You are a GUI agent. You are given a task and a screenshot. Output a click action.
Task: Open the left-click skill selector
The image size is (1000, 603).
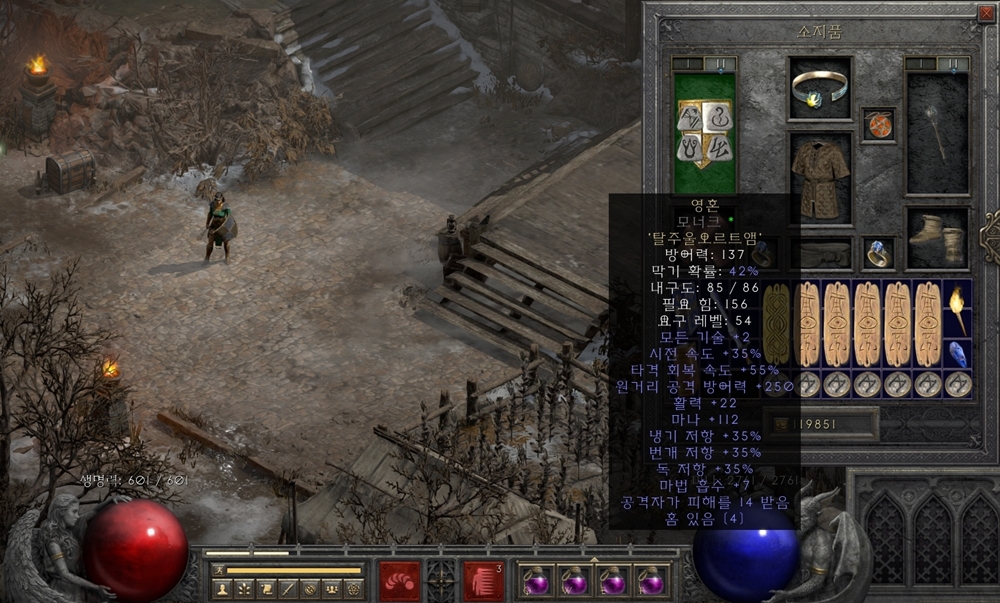[399, 581]
